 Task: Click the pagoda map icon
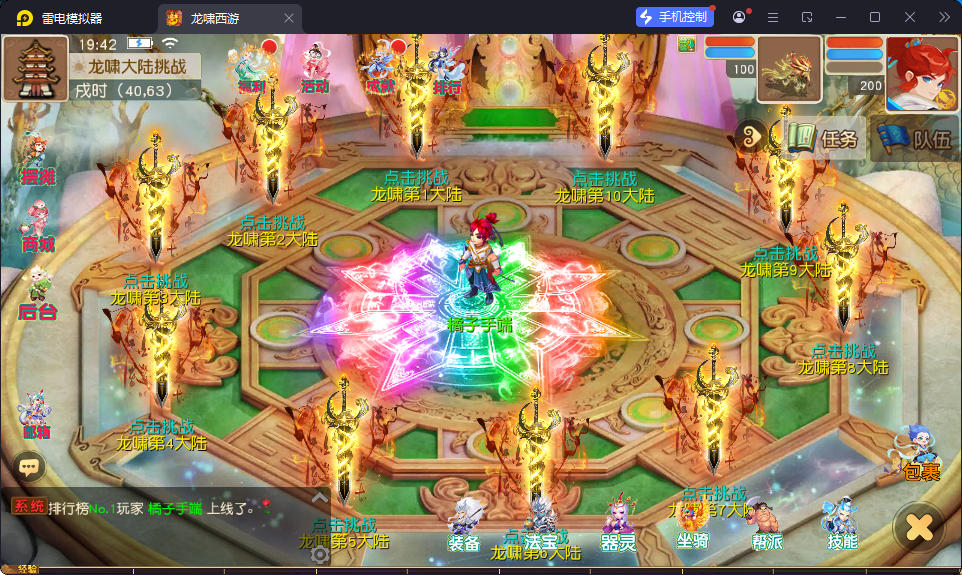[x=36, y=69]
